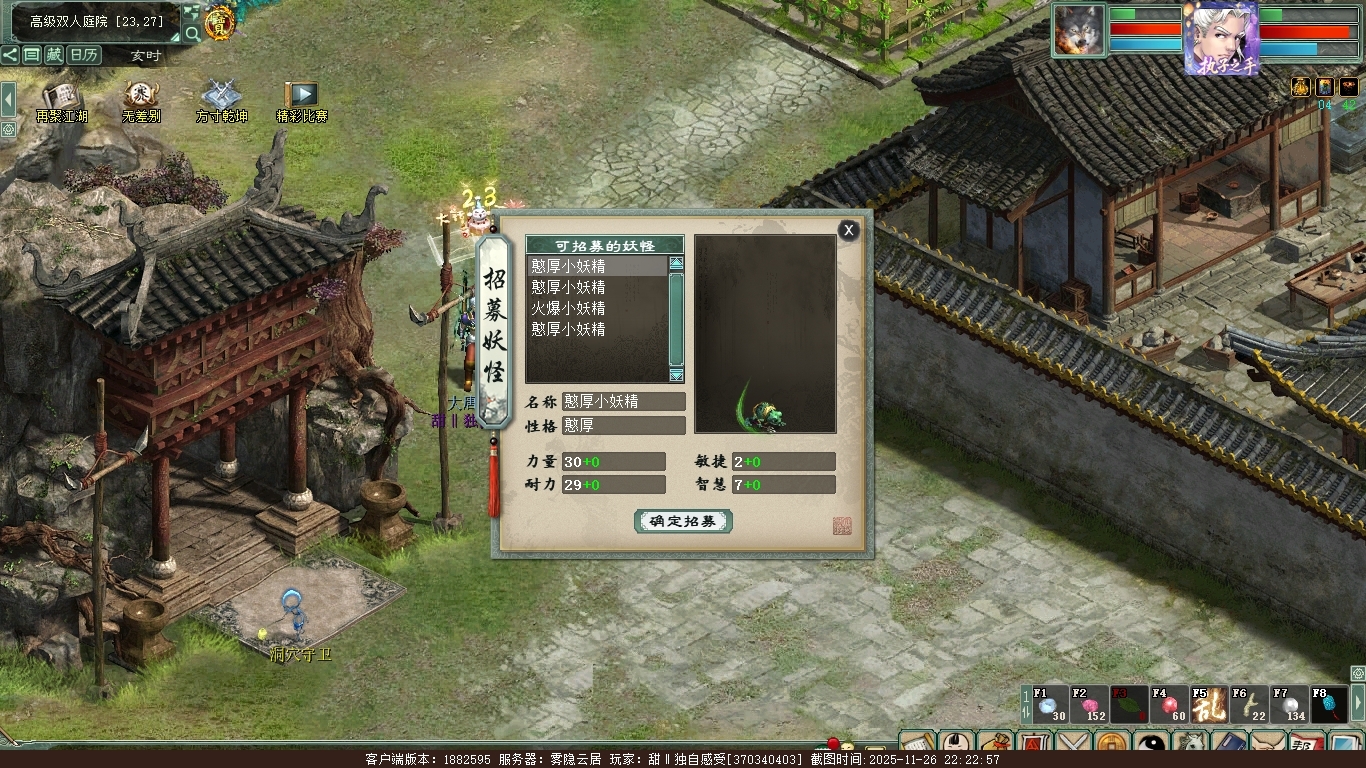Click the share icon under the minimap
This screenshot has height=768, width=1366.
(x=10, y=55)
